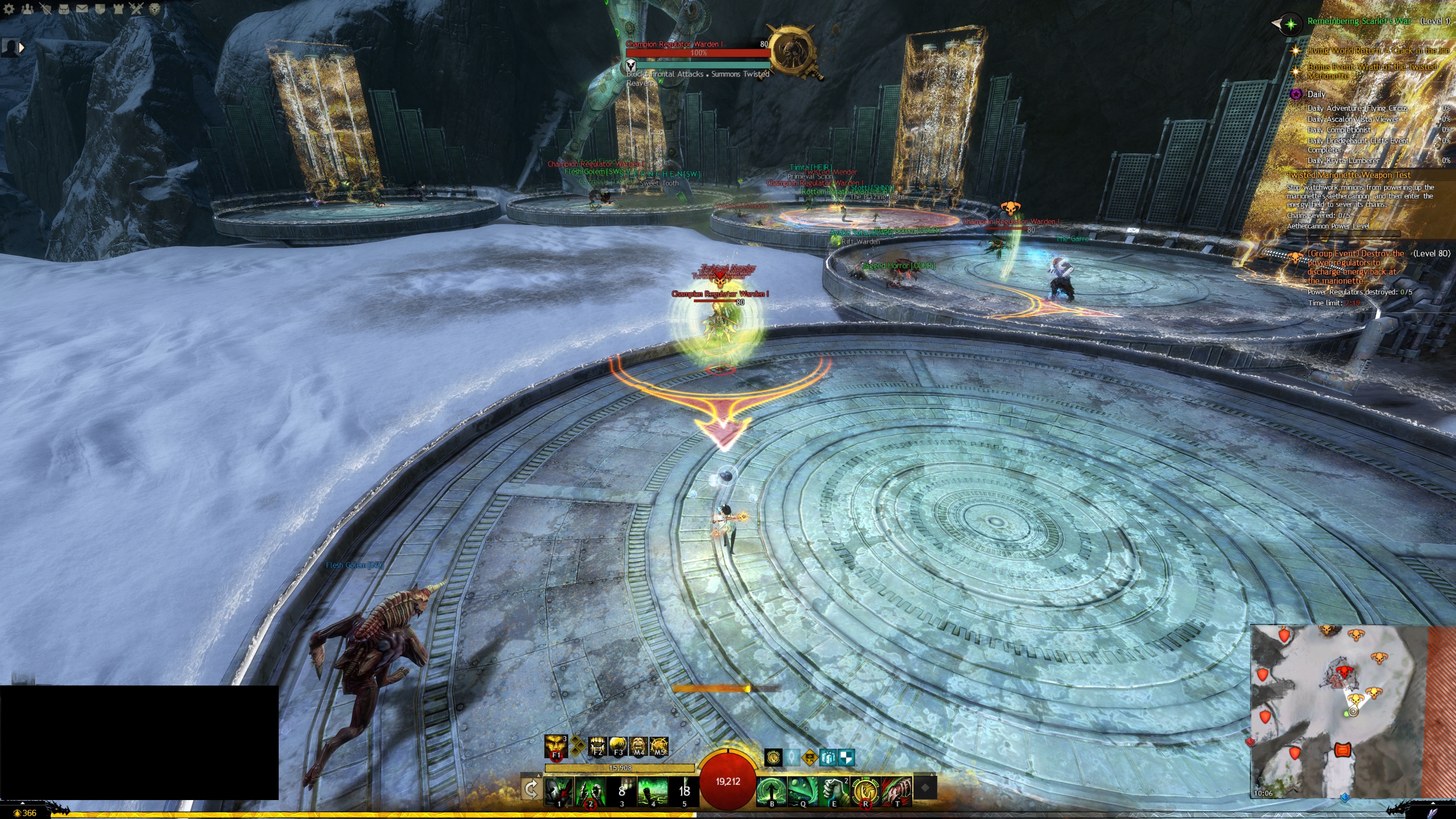Open the contacts and LFG panel
Viewport: 1456px width, 819px height.
pyautogui.click(x=27, y=9)
